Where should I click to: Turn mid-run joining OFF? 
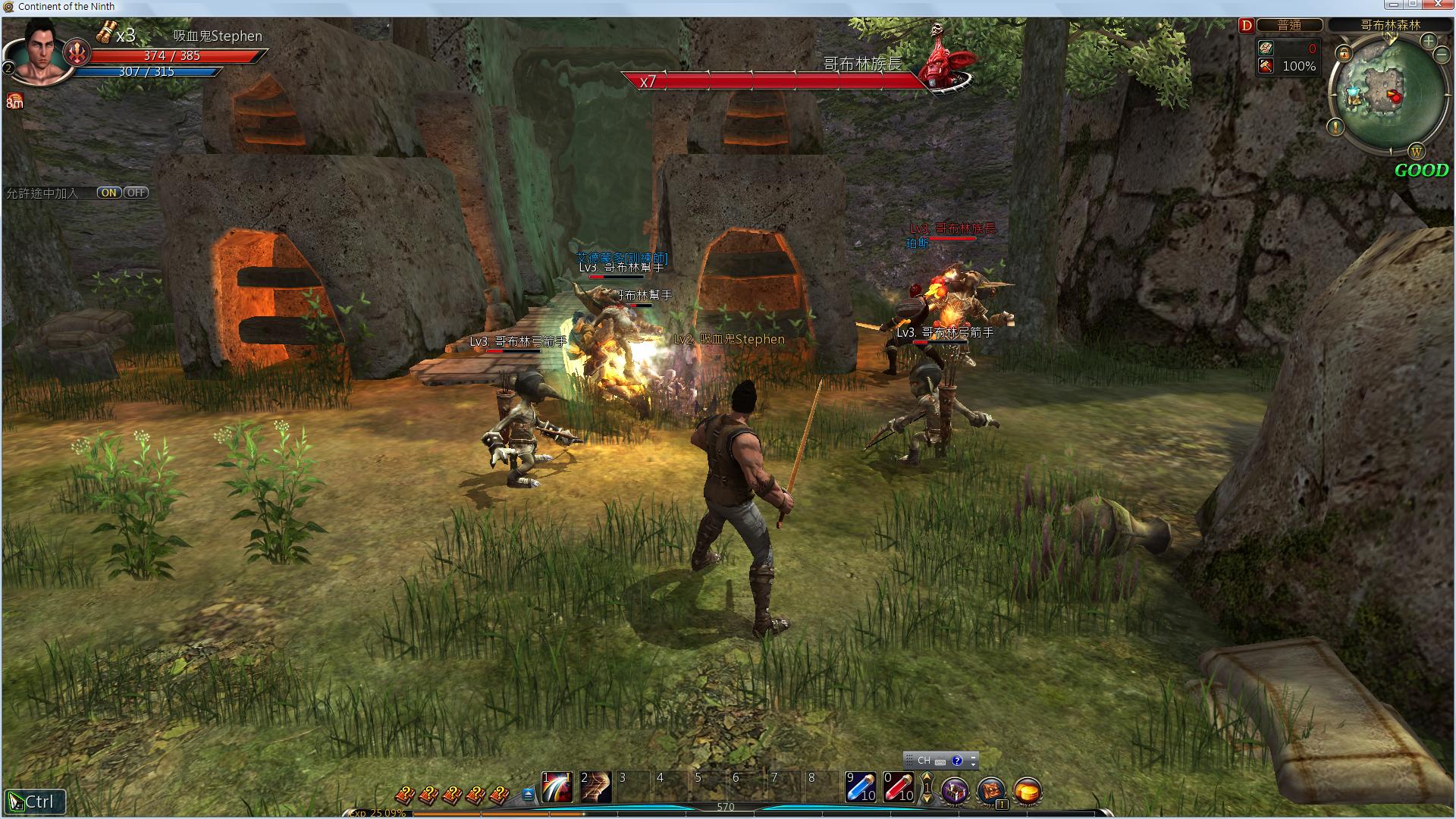[136, 193]
